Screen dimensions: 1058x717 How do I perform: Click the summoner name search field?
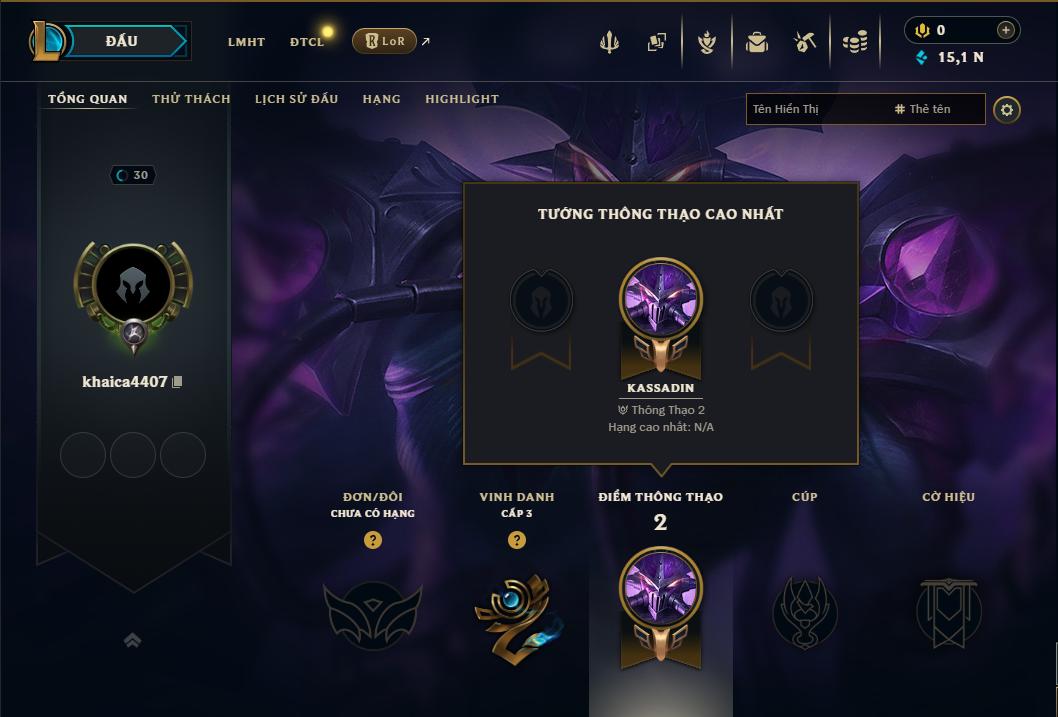pos(815,109)
